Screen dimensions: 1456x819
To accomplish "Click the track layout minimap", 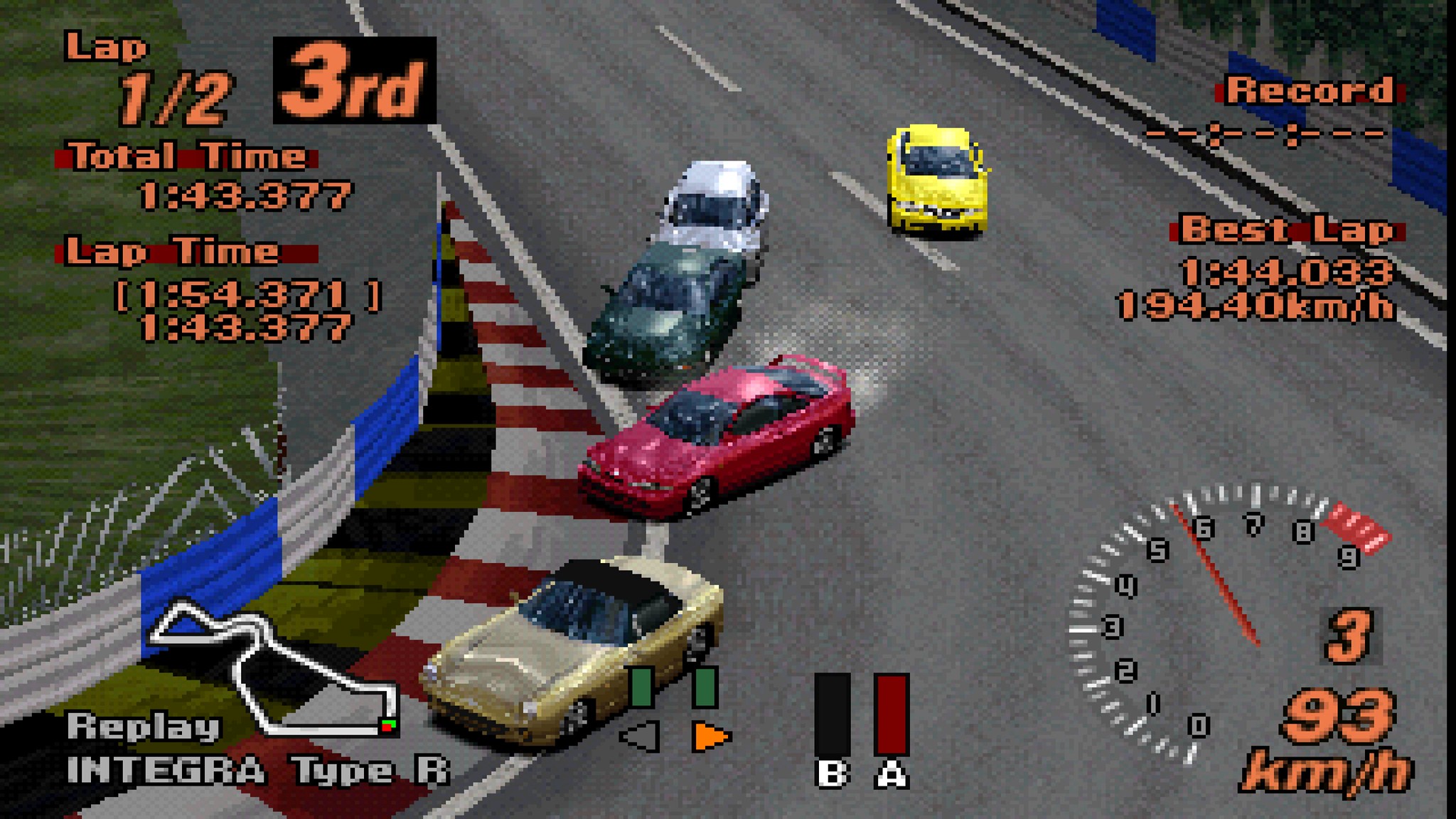I will tap(274, 668).
